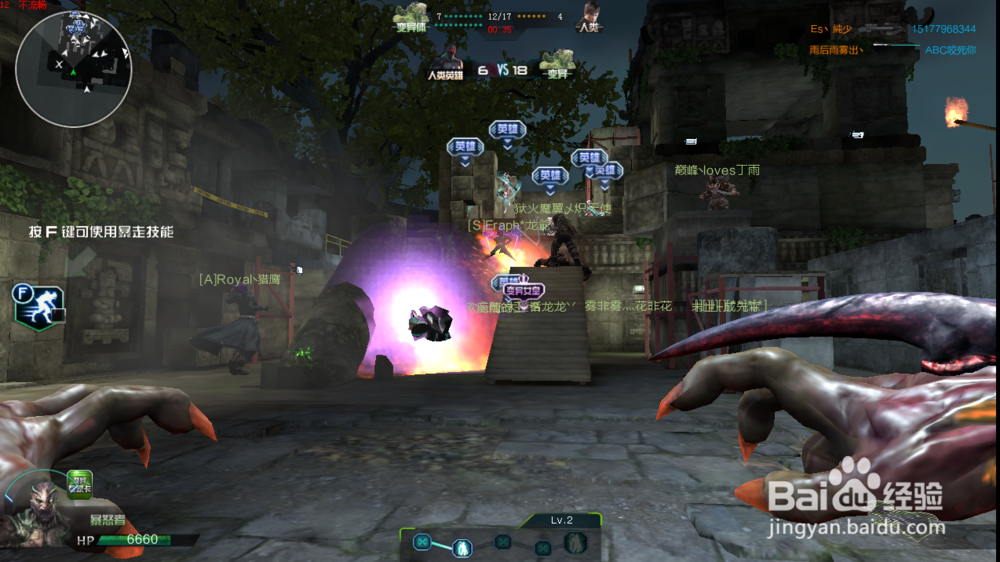Click the circular minimap
The width and height of the screenshot is (1000, 562).
[x=73, y=67]
